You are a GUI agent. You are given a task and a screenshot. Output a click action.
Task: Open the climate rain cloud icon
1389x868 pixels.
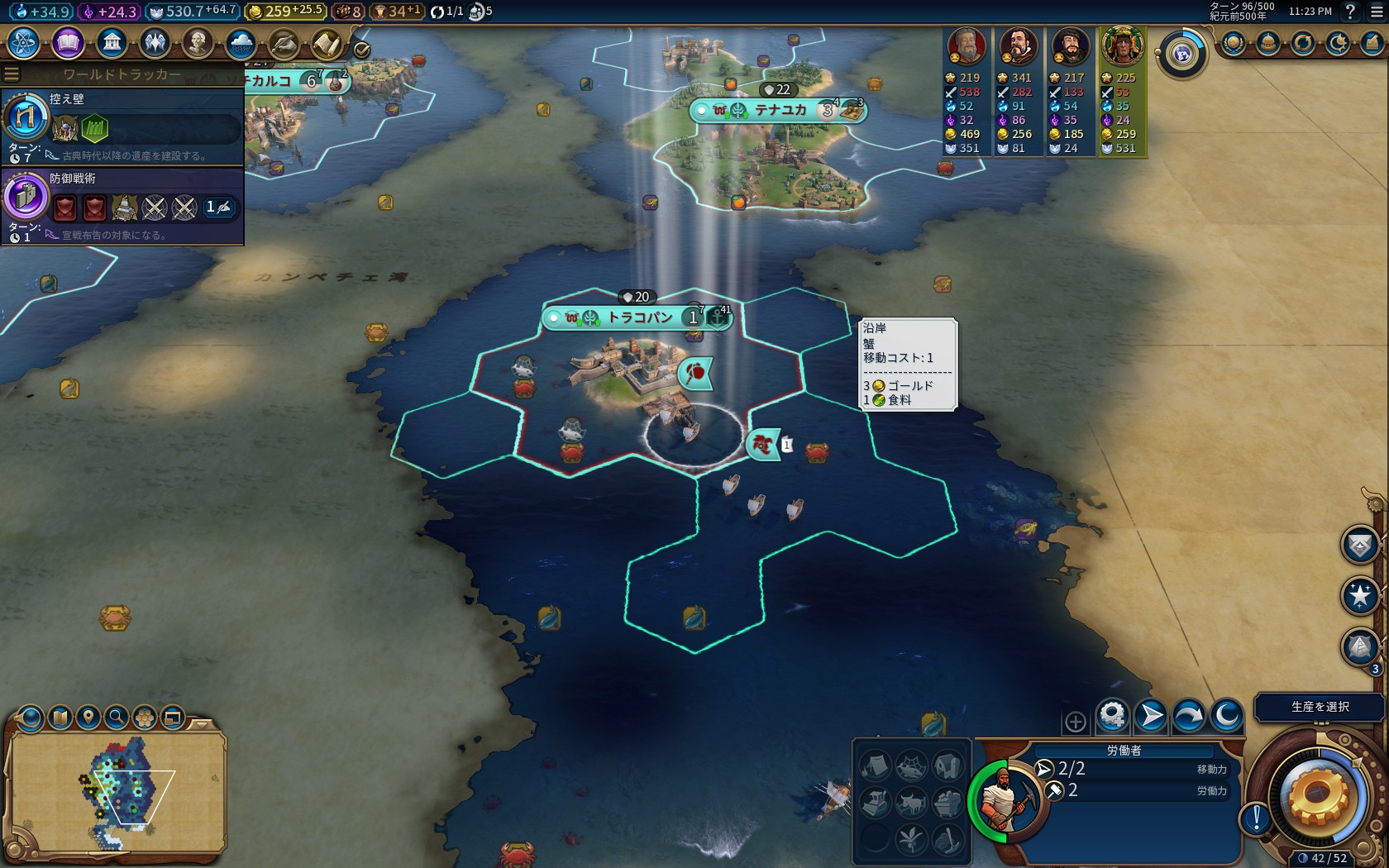coord(241,43)
